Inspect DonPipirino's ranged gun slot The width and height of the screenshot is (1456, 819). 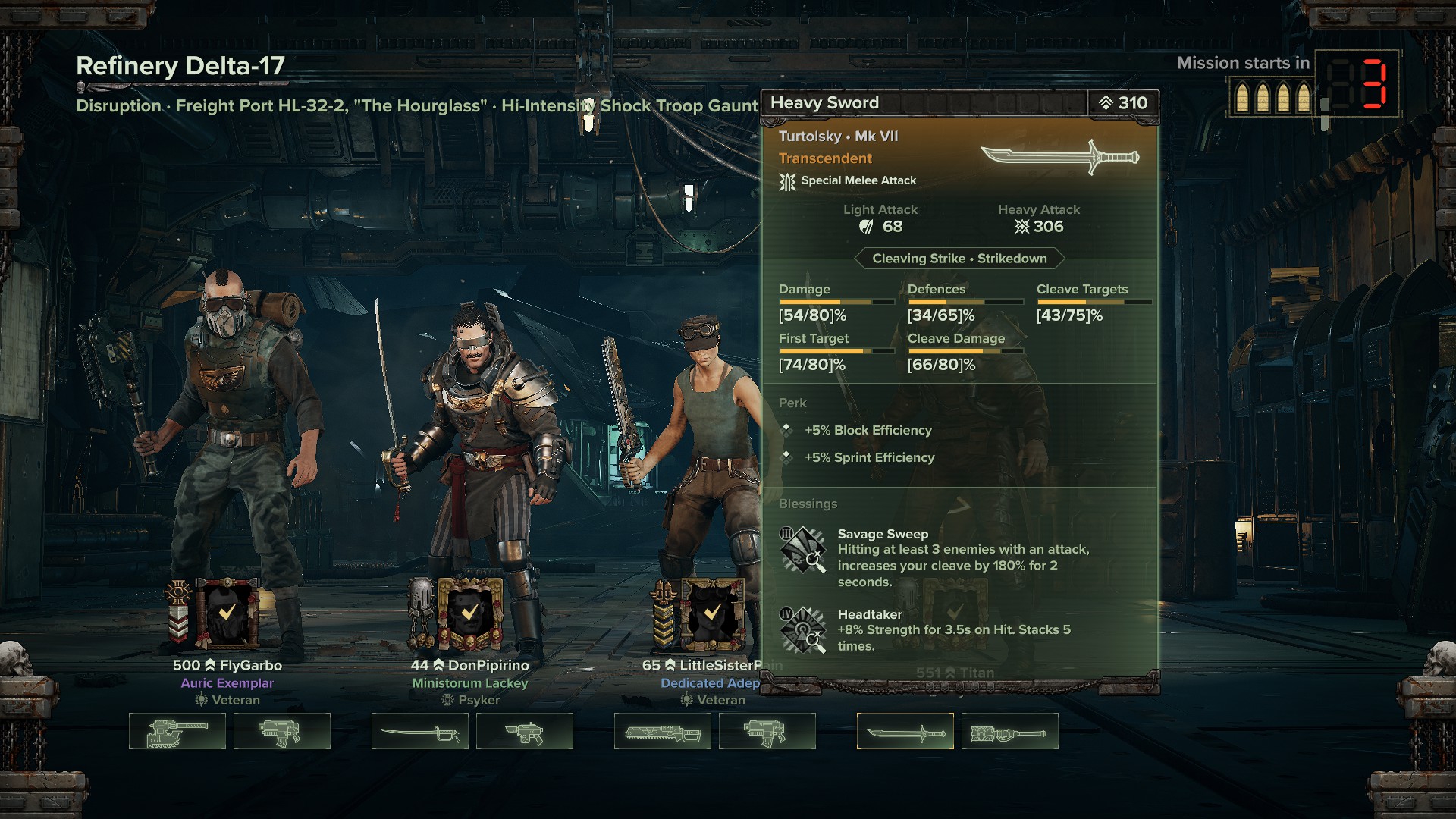pyautogui.click(x=525, y=731)
